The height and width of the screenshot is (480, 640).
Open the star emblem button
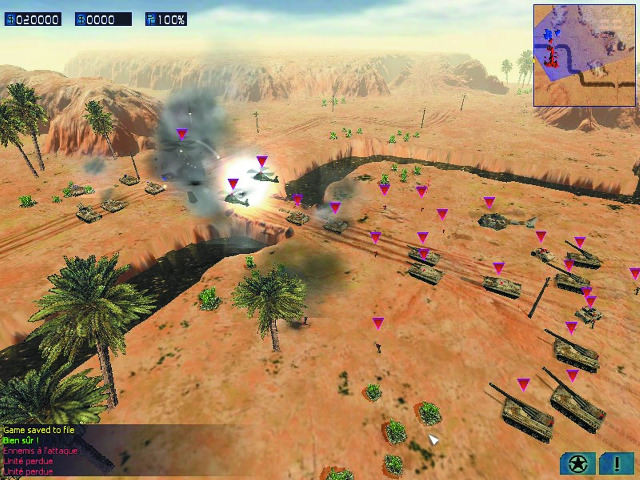coord(577,463)
